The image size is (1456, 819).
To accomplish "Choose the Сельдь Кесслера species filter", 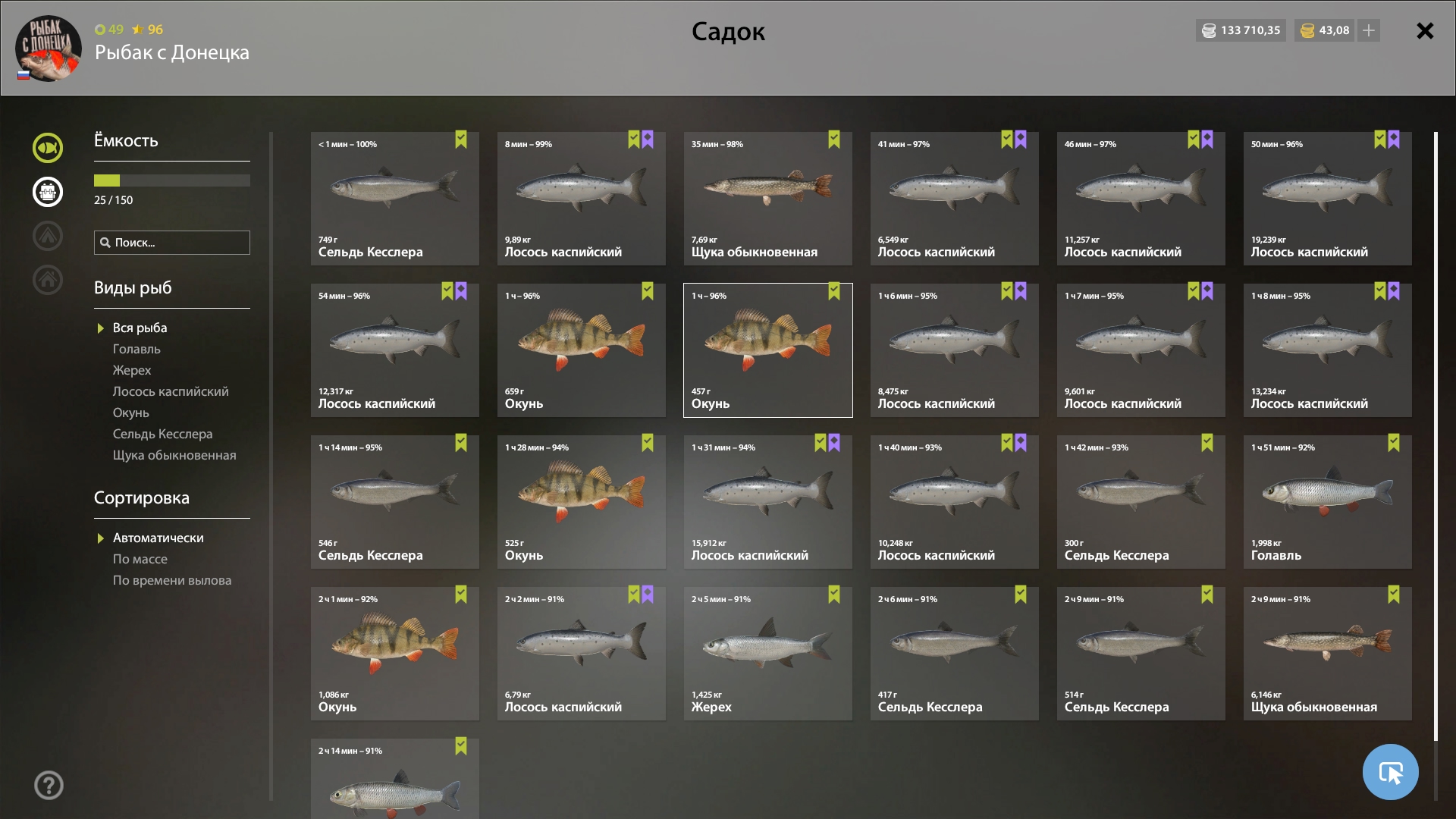I will (162, 434).
